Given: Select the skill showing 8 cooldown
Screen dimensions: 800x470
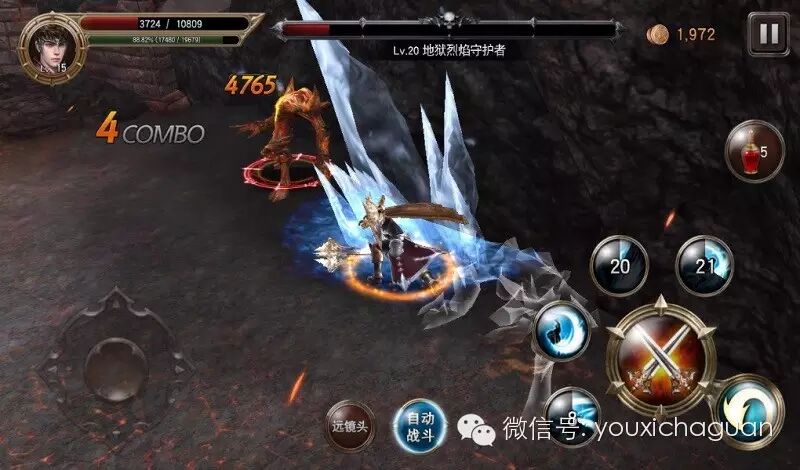Looking at the screenshot, I should [572, 412].
